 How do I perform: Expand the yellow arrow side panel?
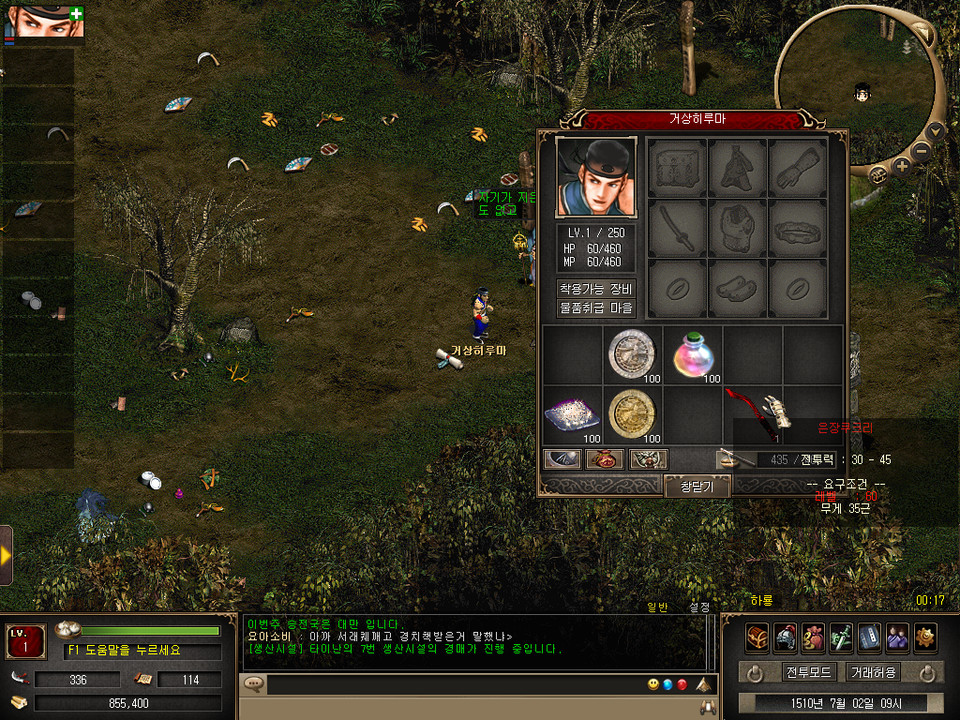pos(6,554)
